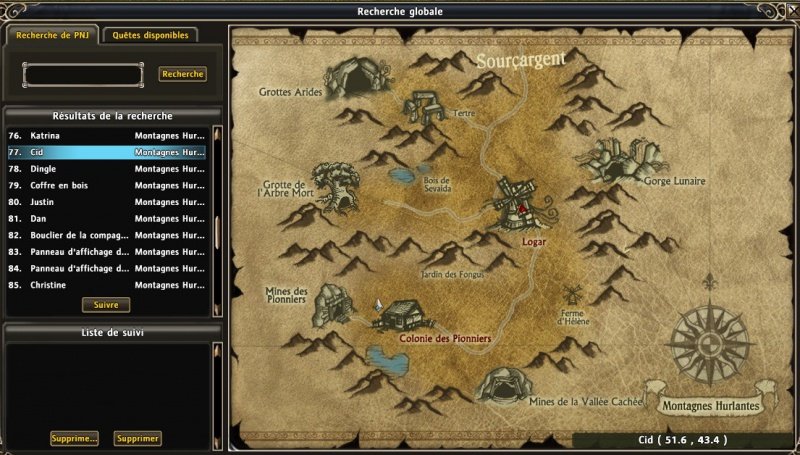
Task: Start the search with the Recherche button
Action: 182,74
